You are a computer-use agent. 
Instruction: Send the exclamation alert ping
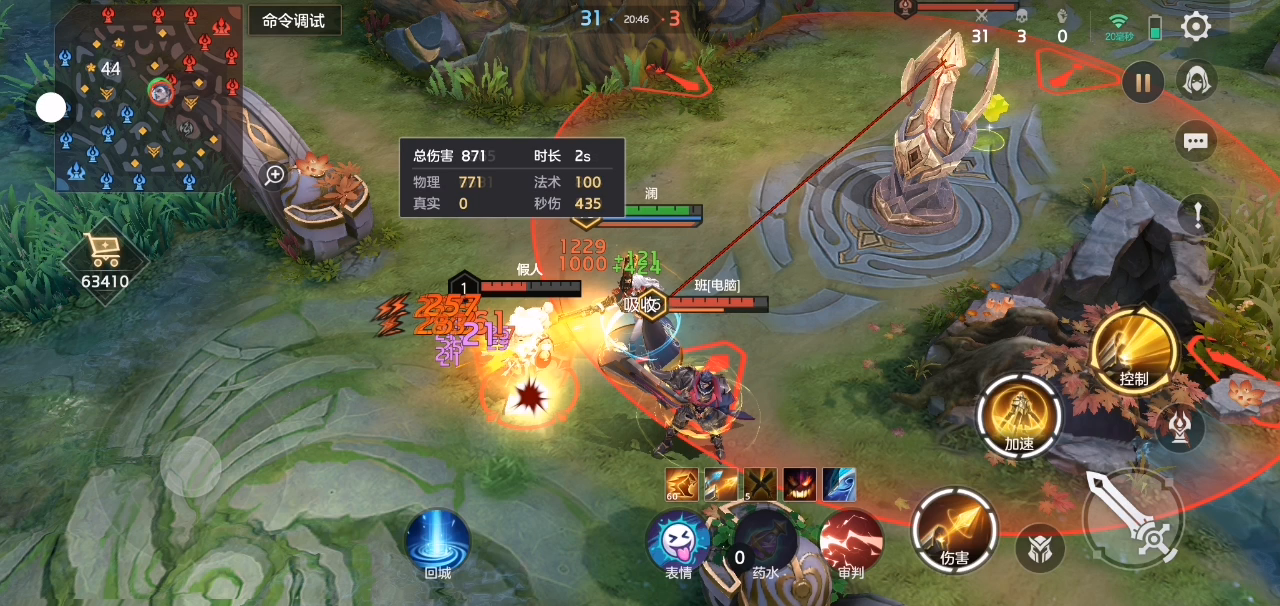tap(1197, 213)
